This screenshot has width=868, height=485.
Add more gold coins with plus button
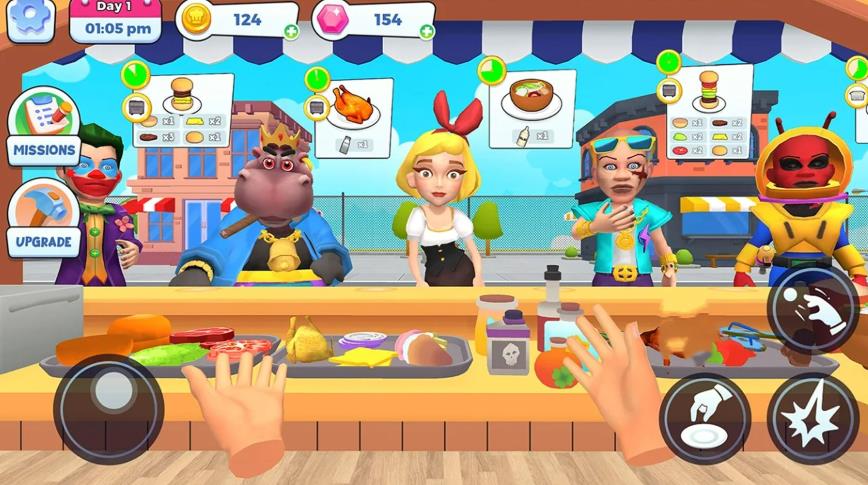[290, 31]
